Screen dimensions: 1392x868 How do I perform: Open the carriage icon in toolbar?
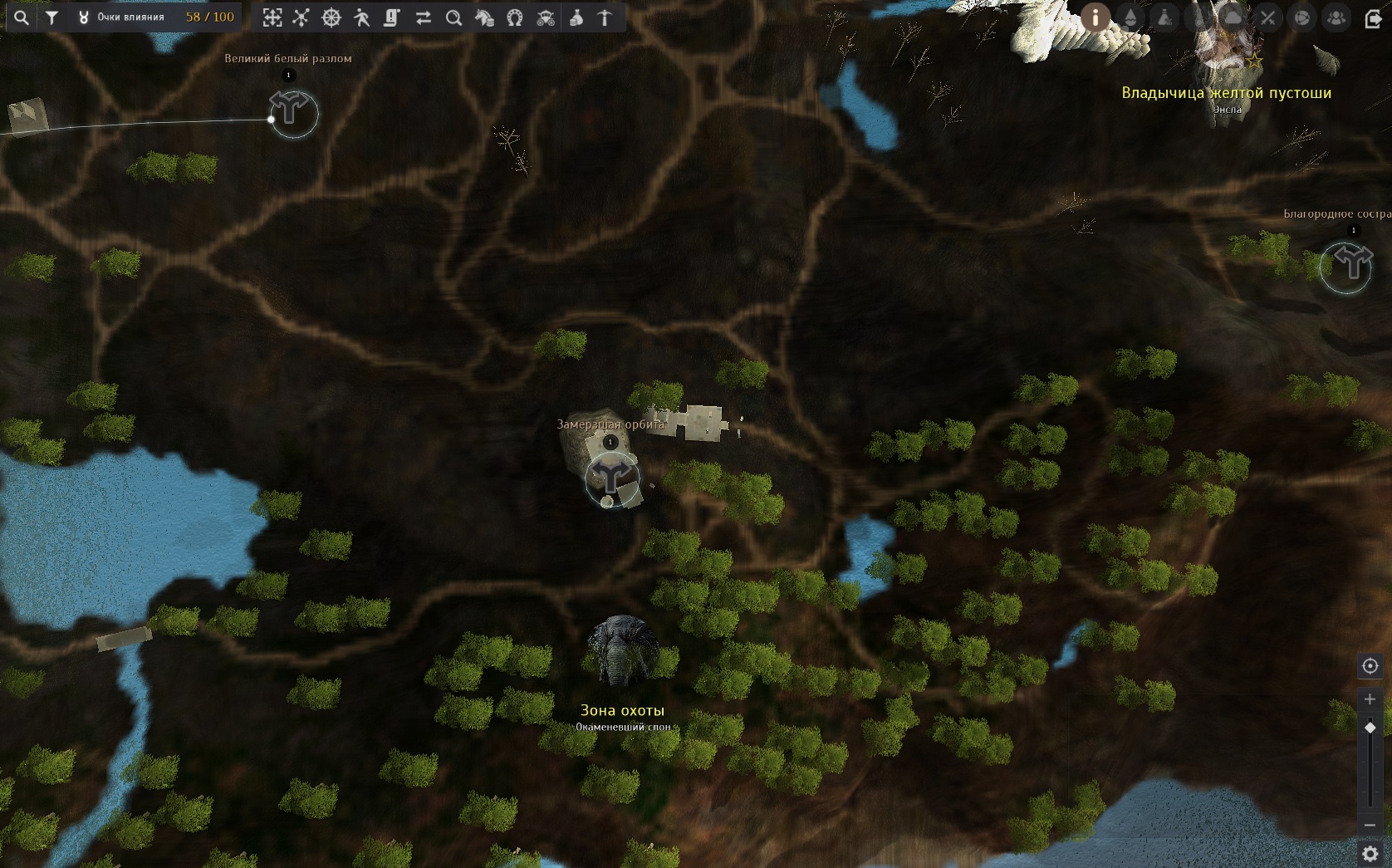(546, 17)
